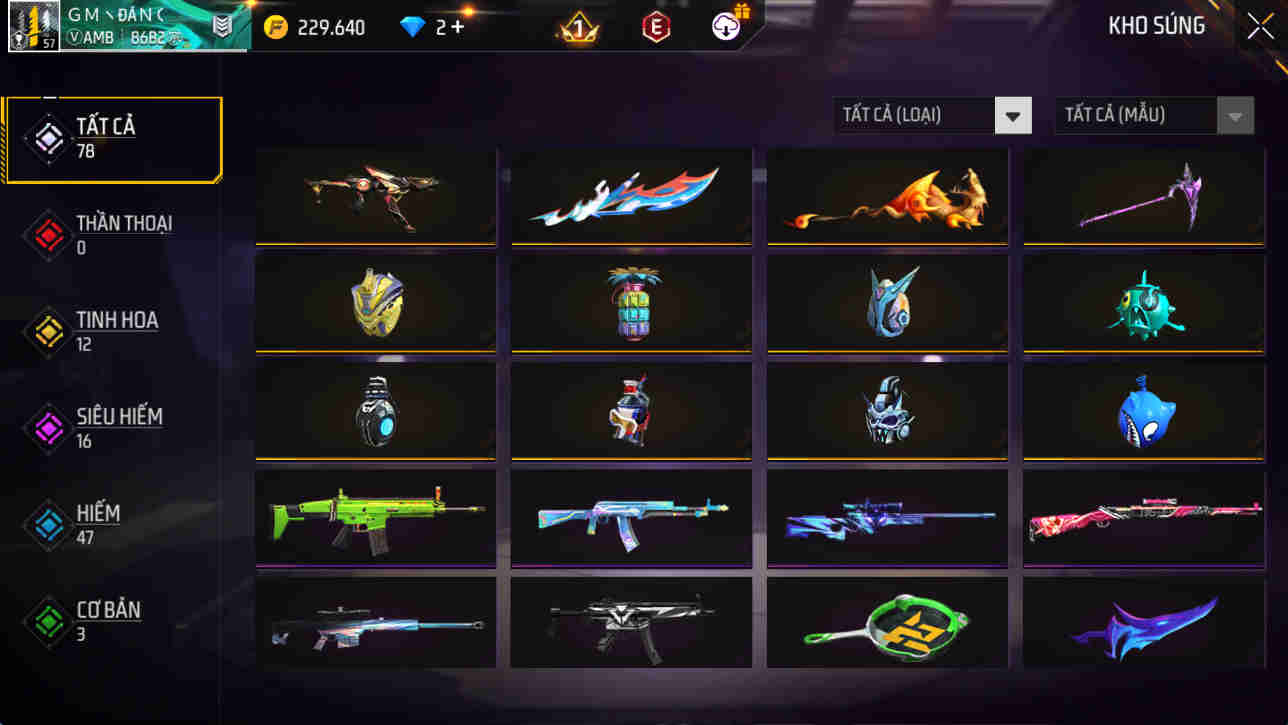Click the KHO SÚNG title header
This screenshot has width=1288, height=725.
coord(1159,25)
